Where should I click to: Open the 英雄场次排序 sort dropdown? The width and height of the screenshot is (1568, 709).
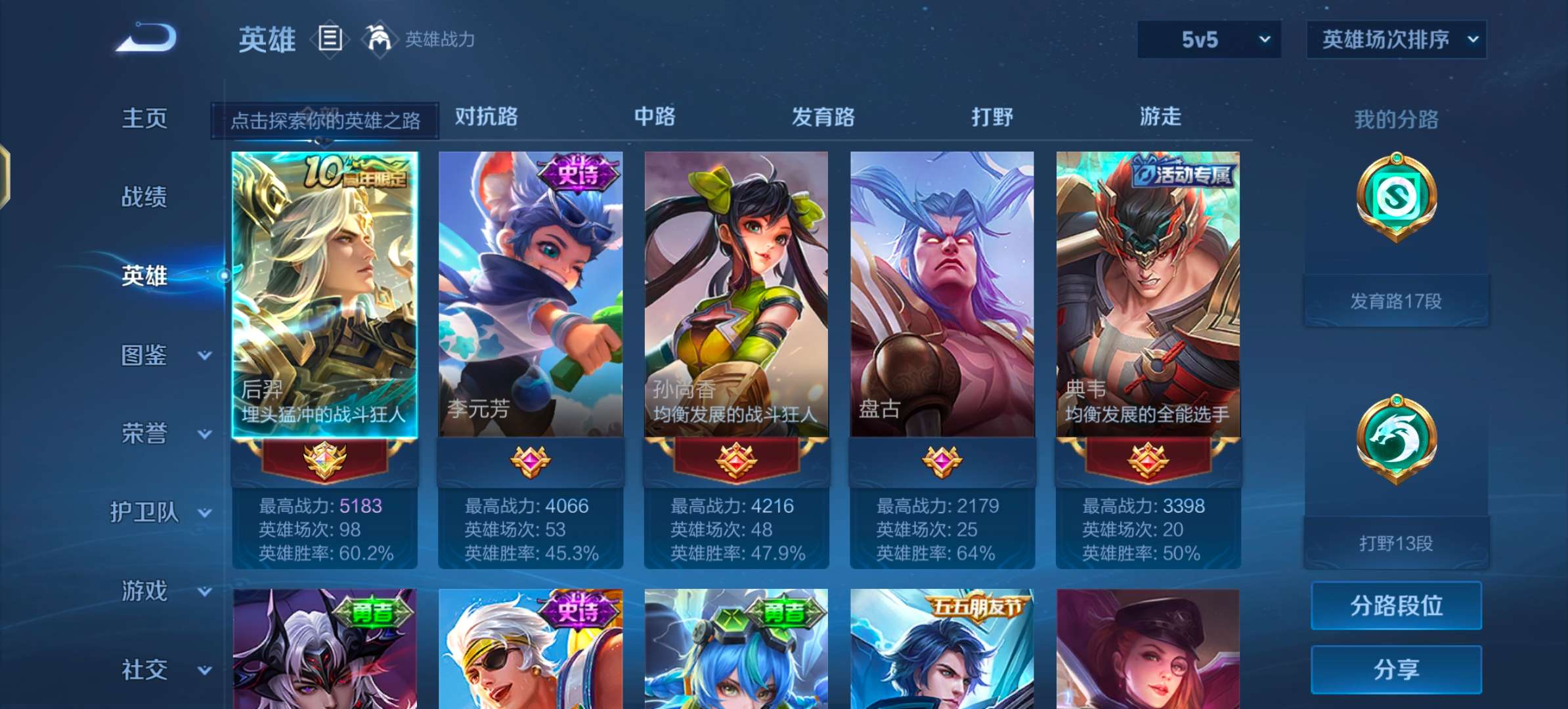1396,39
